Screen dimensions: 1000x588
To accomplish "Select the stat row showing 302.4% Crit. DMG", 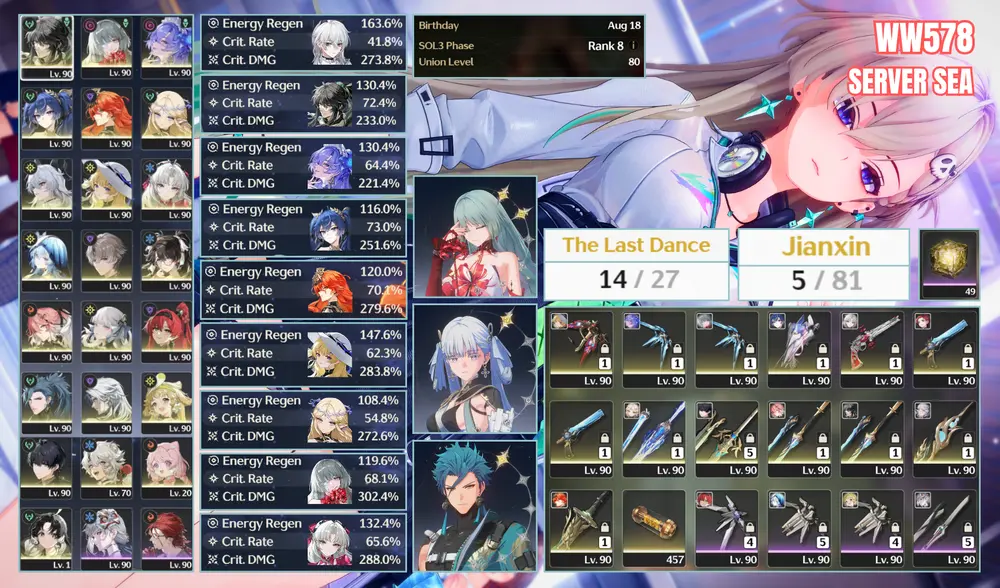I will [x=304, y=479].
